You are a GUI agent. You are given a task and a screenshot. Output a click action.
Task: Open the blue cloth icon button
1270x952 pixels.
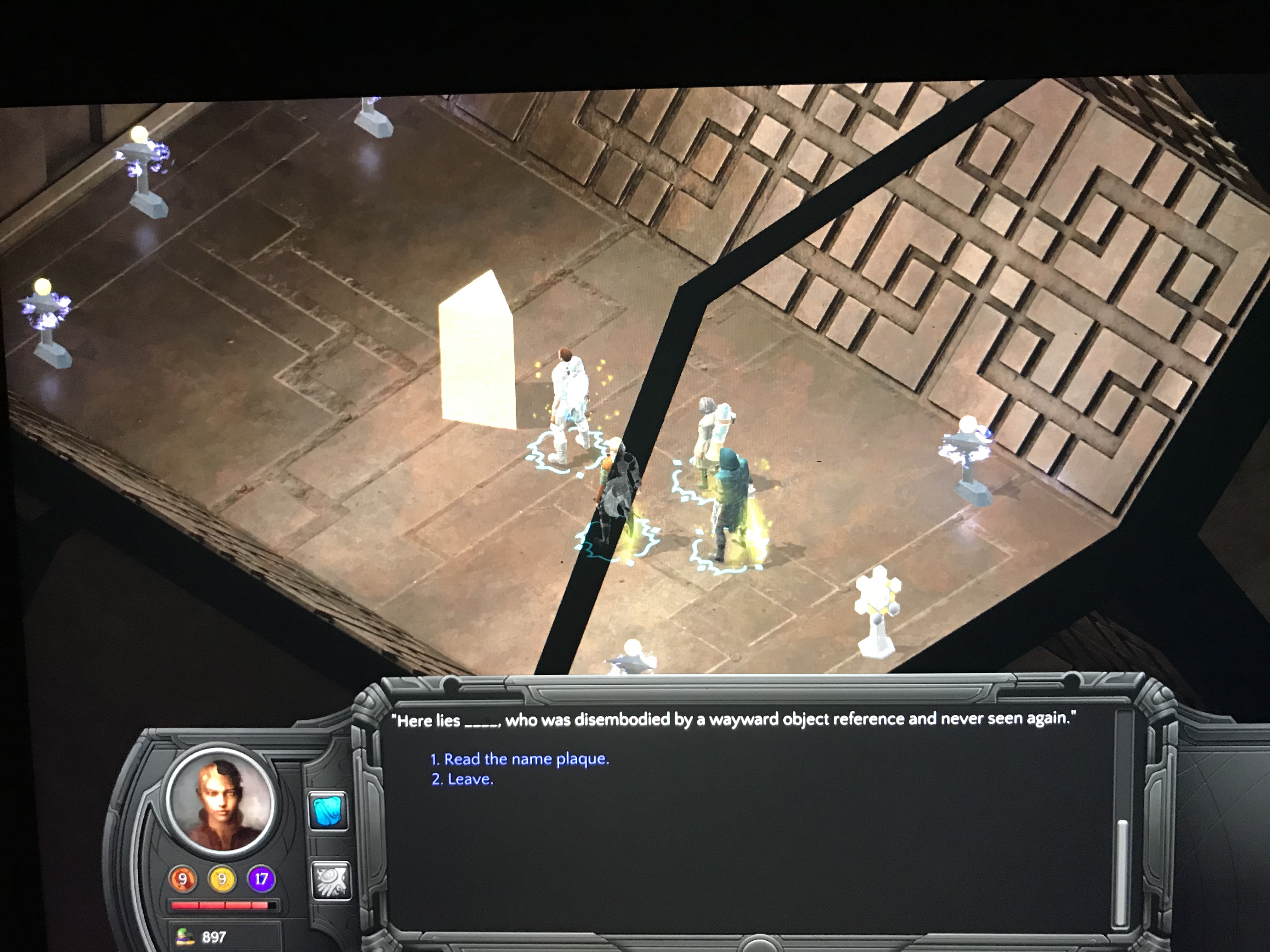pos(328,810)
